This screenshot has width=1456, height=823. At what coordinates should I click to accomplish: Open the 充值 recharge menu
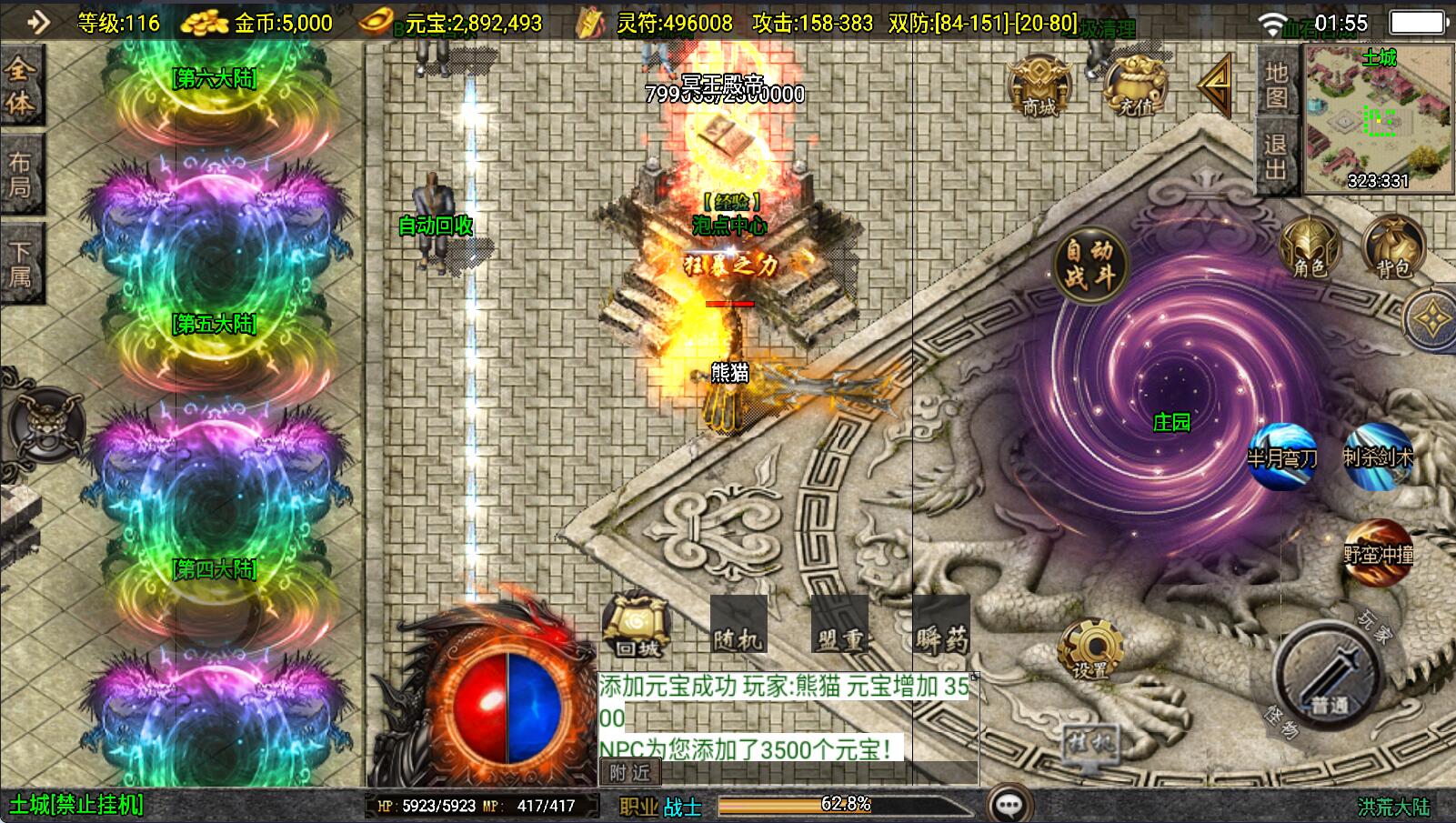click(1134, 87)
